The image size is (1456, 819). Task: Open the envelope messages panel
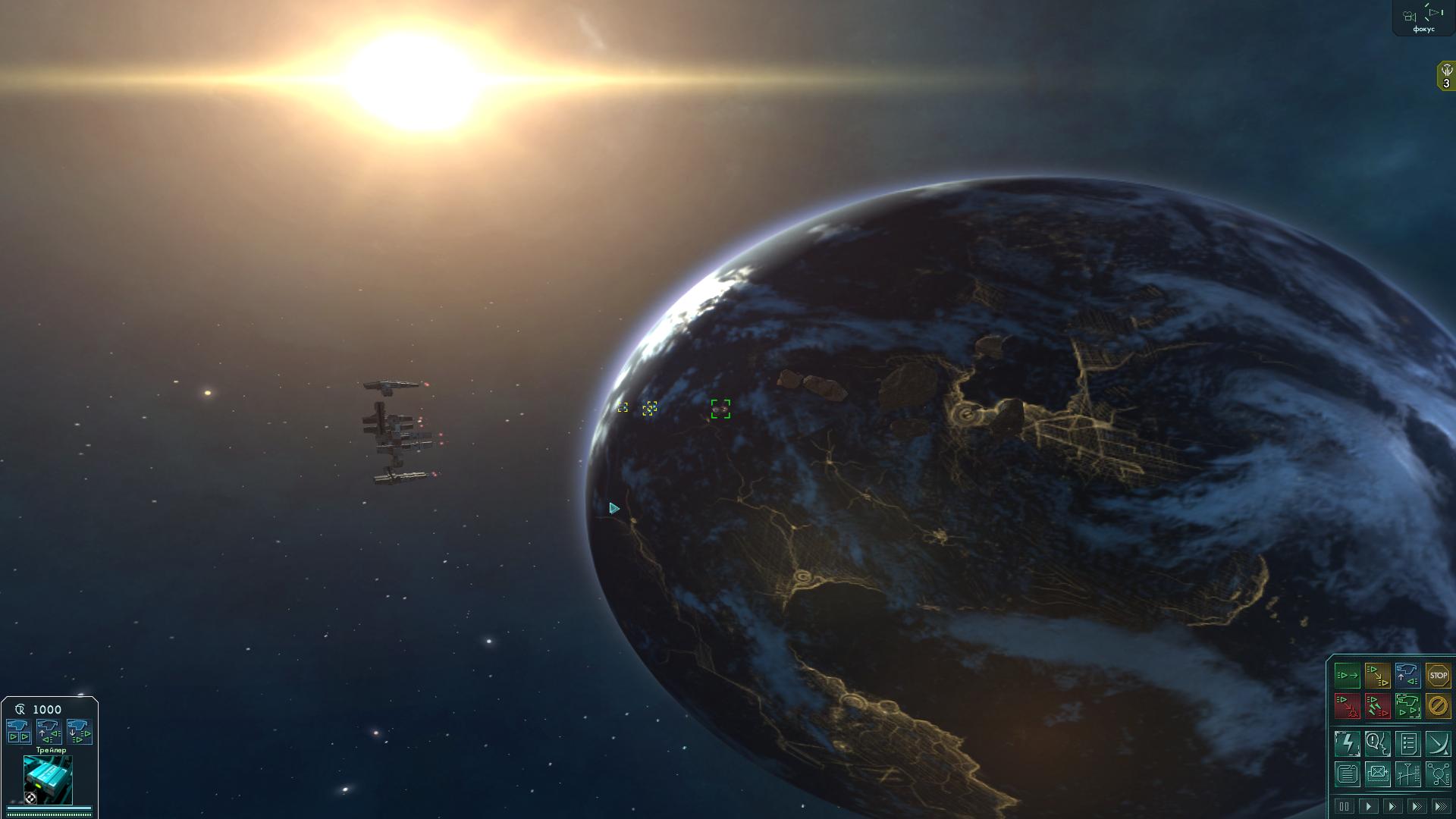[1377, 774]
